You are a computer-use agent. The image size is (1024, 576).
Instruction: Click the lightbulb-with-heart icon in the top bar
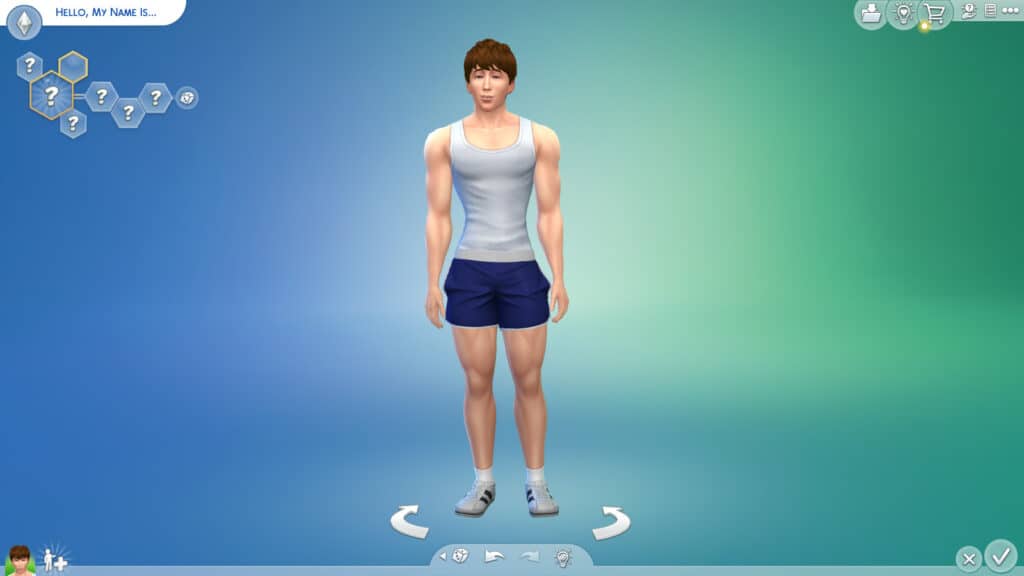[904, 13]
